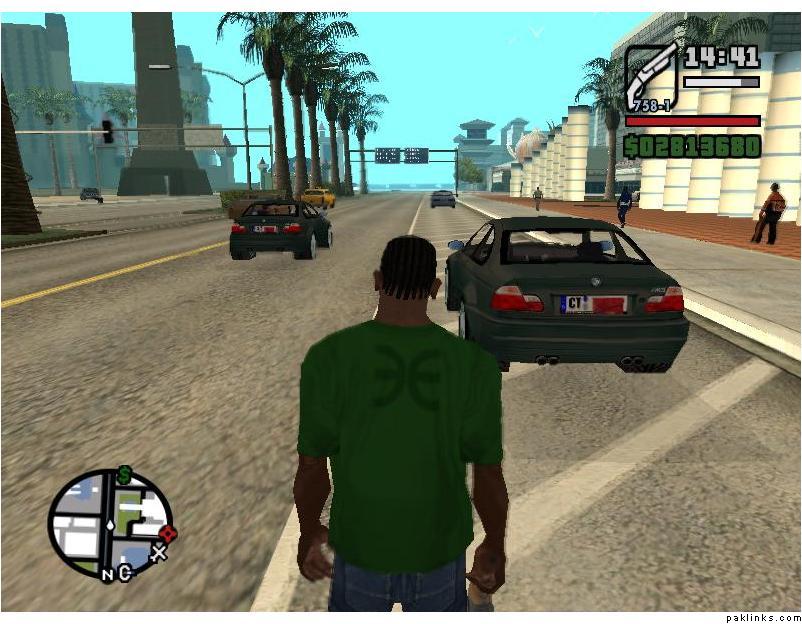Select the C blip on the radar
The image size is (802, 624).
click(125, 573)
